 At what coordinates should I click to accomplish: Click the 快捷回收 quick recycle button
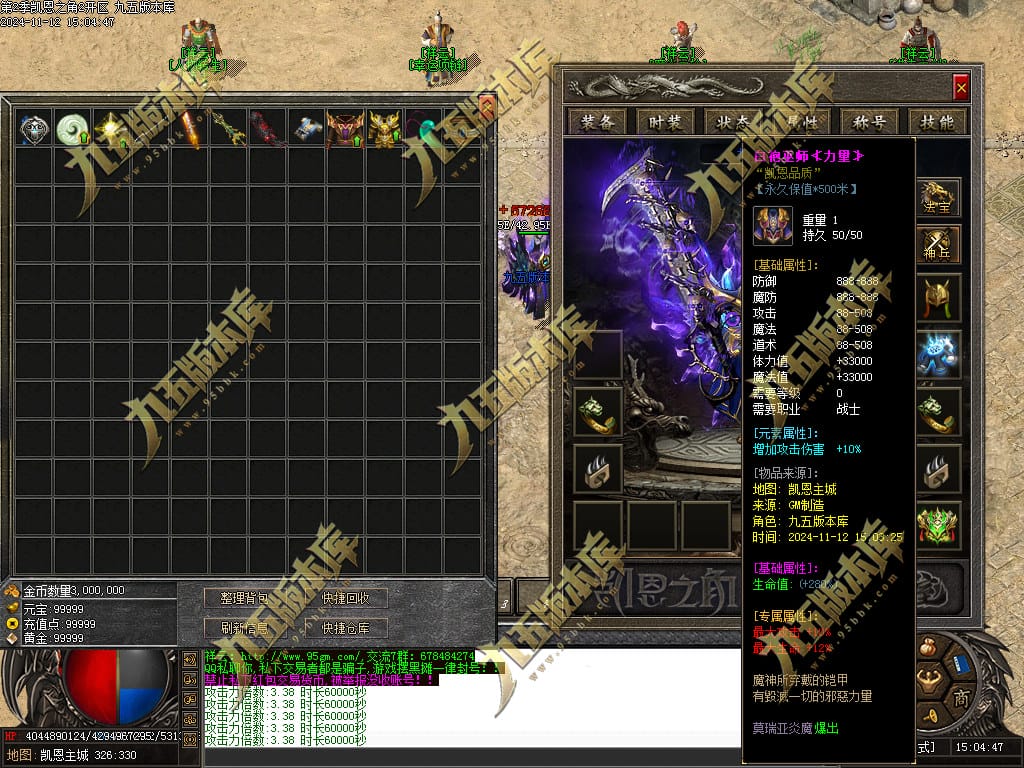(x=346, y=598)
